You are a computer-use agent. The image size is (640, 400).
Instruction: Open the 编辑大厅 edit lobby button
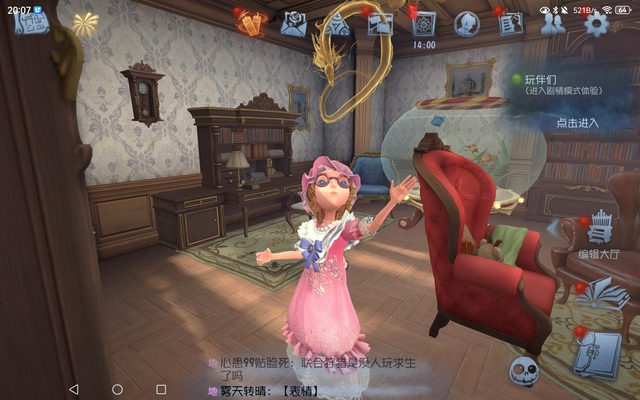tap(600, 236)
